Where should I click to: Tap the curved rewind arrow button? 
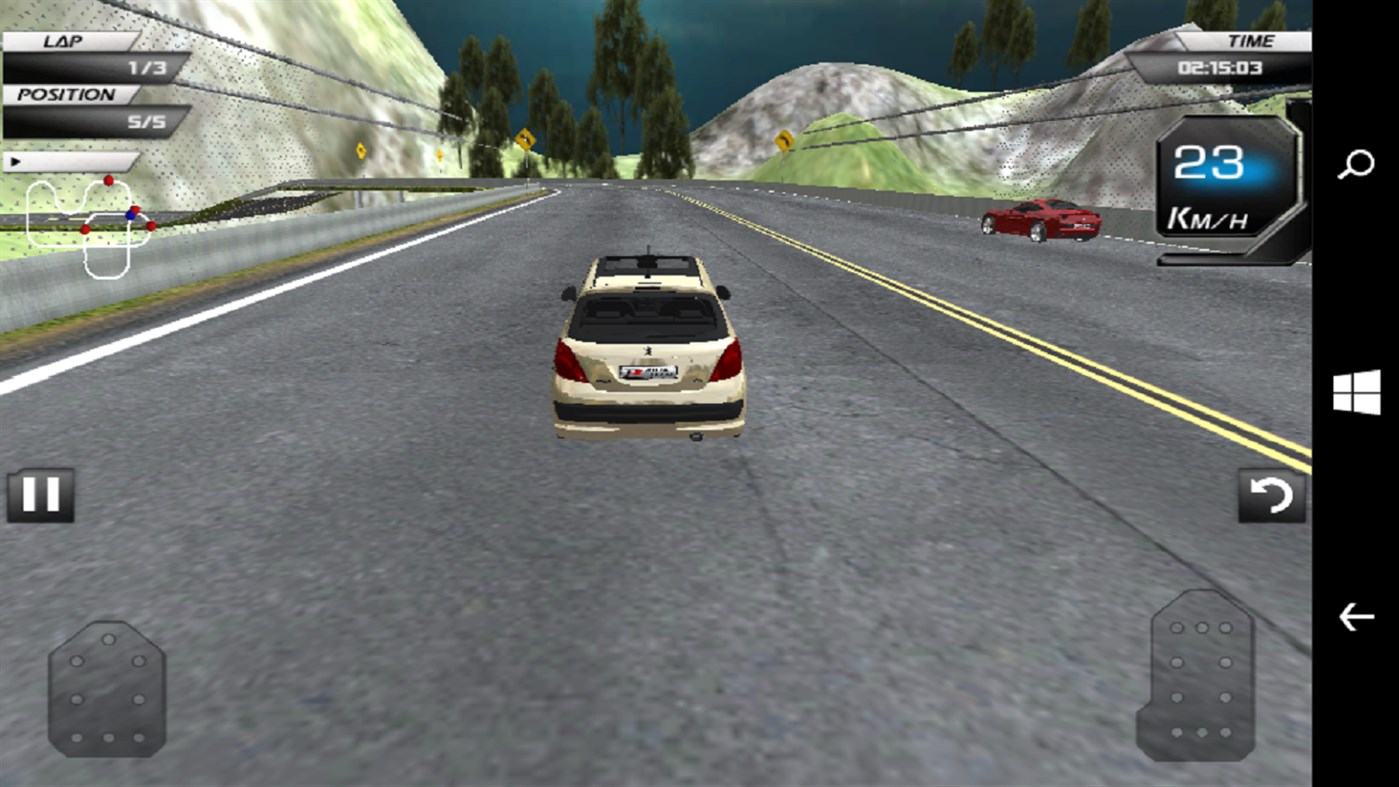click(1271, 494)
